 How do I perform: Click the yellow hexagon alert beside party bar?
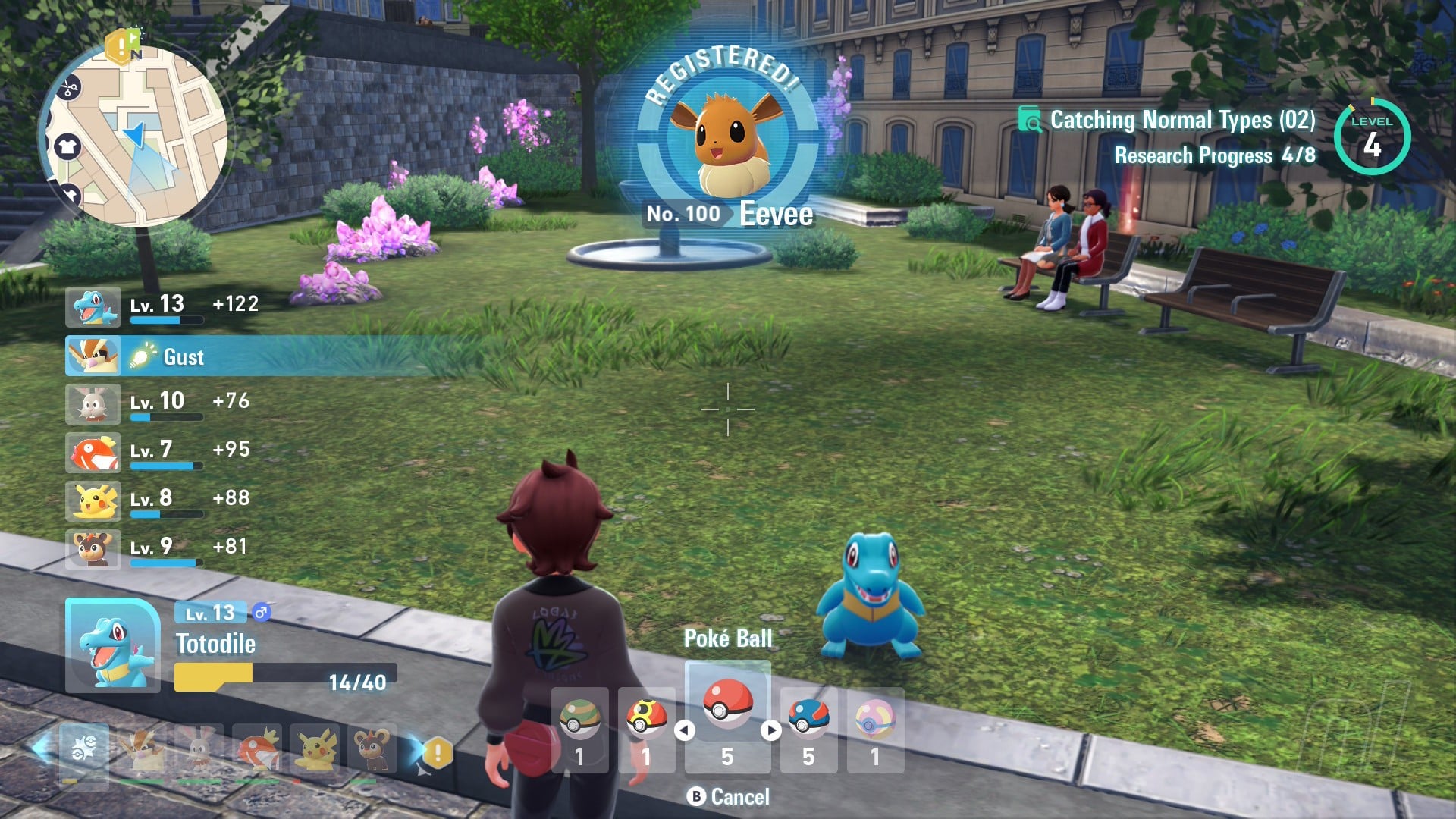coord(438,753)
